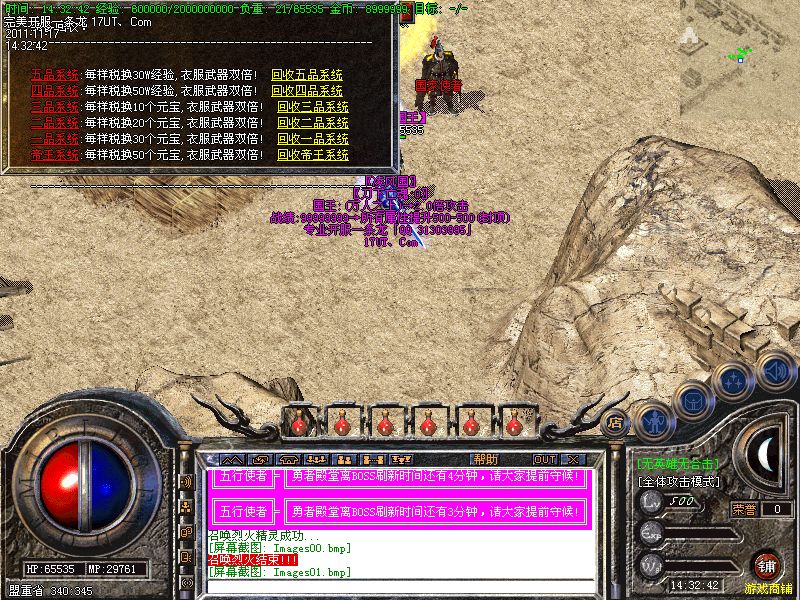The image size is (800, 600).
Task: Activate the 回收帝王系统 link
Action: point(313,155)
